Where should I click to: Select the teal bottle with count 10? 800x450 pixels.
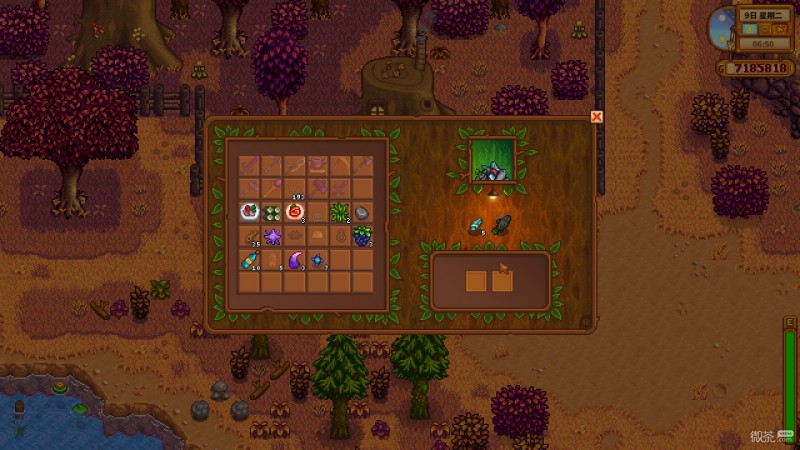249,260
